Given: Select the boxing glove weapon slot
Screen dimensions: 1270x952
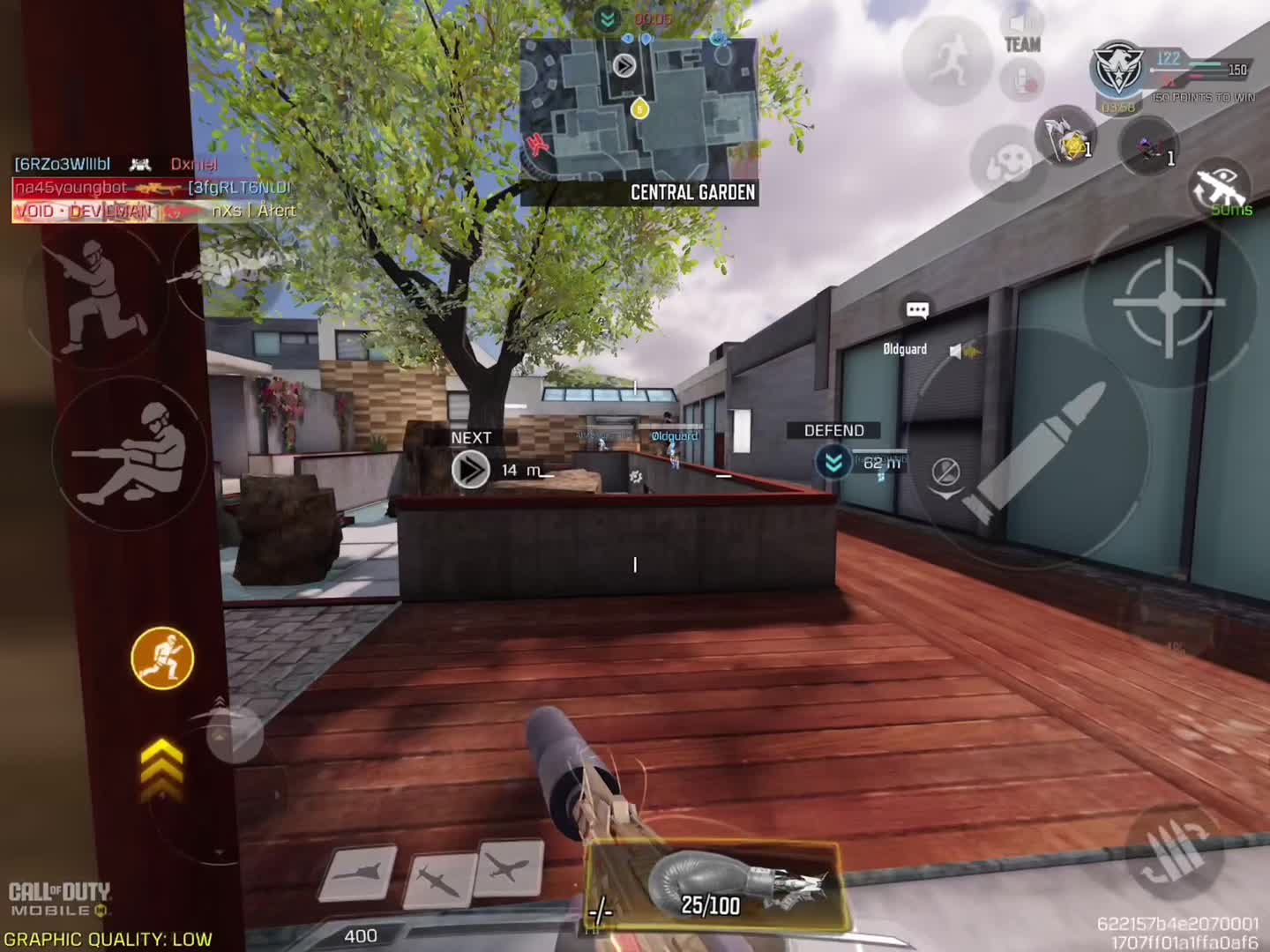Looking at the screenshot, I should coord(713,886).
